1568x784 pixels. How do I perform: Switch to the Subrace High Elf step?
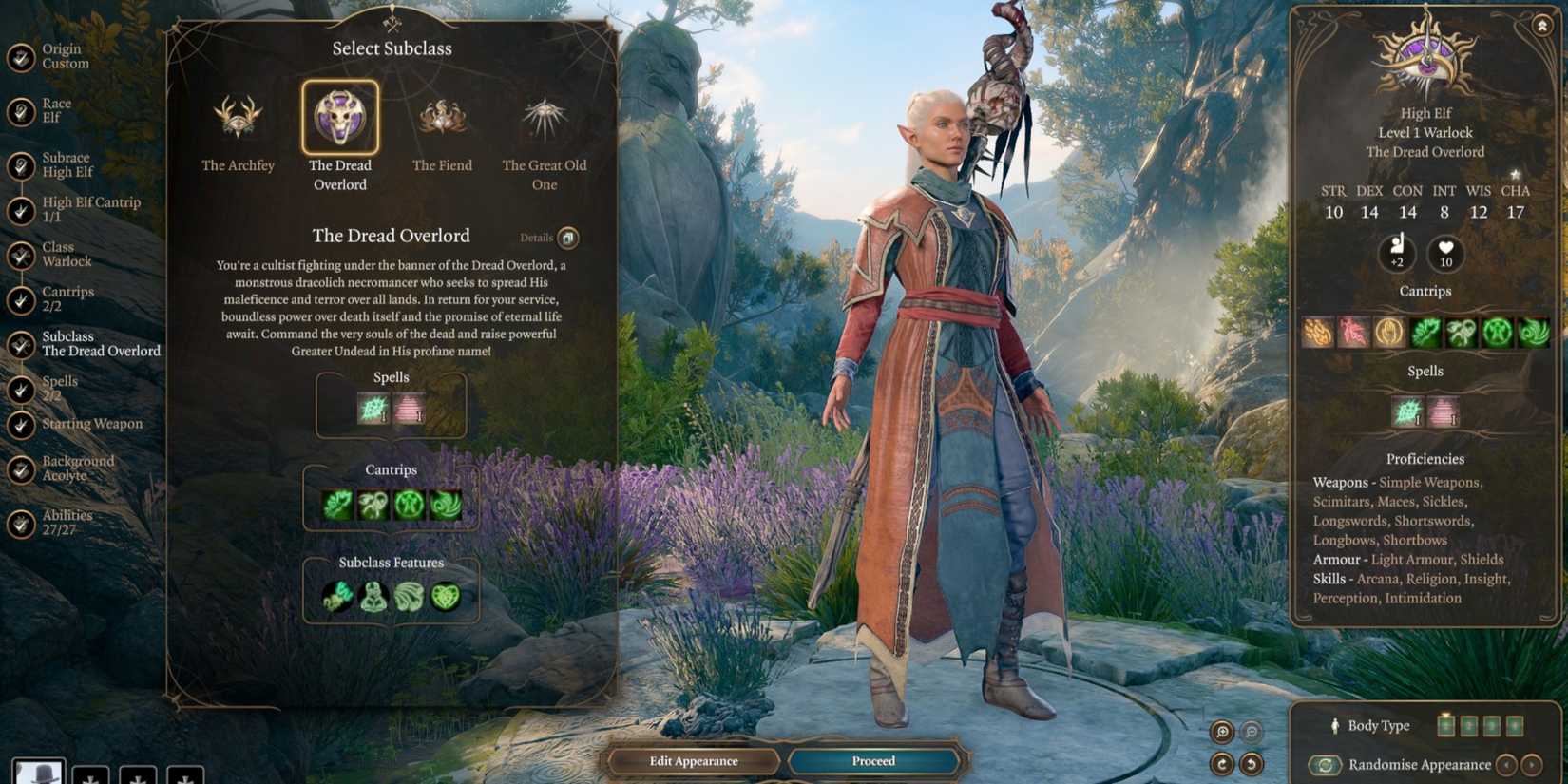point(67,165)
